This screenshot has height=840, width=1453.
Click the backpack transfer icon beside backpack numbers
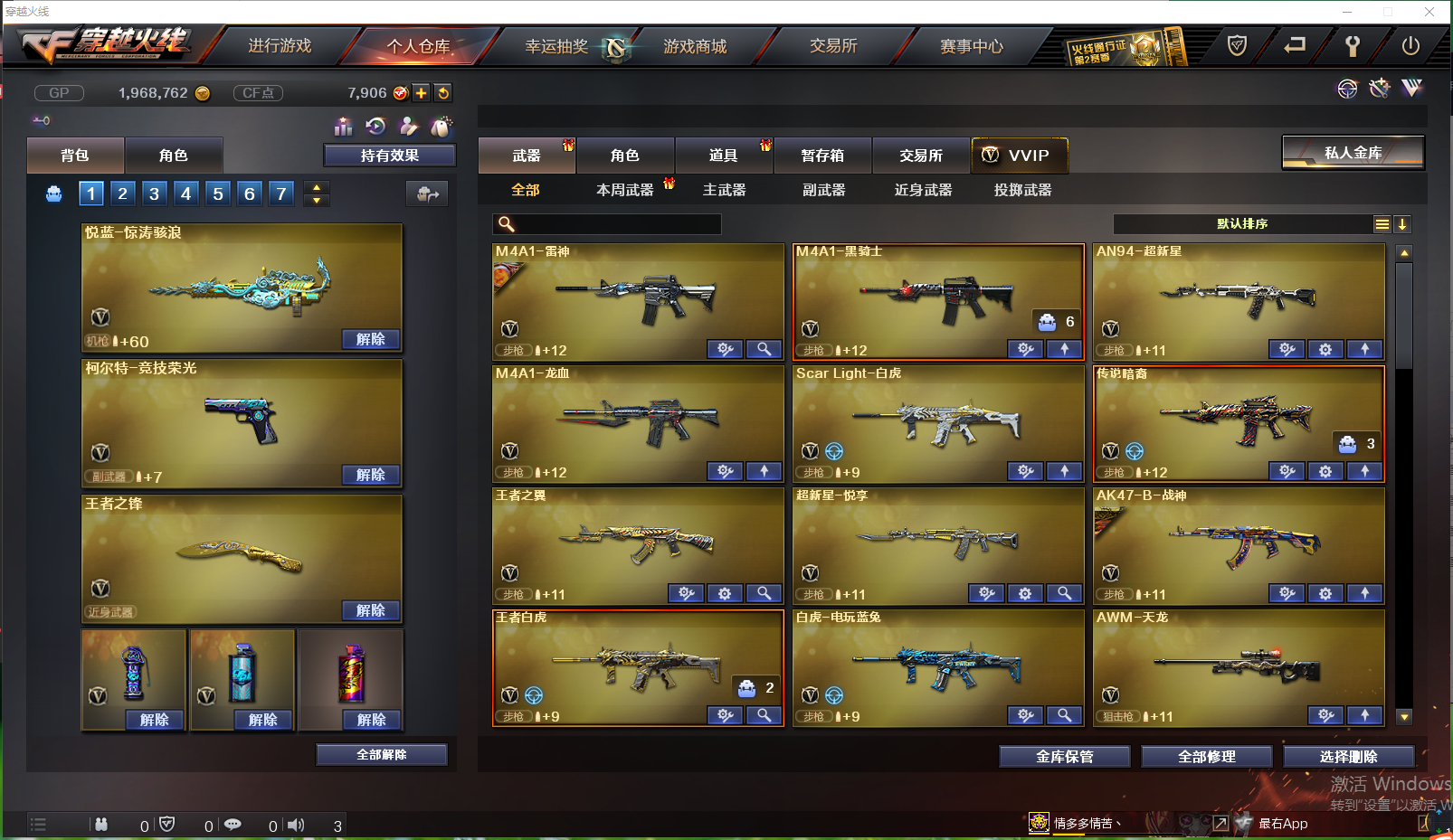pos(426,193)
